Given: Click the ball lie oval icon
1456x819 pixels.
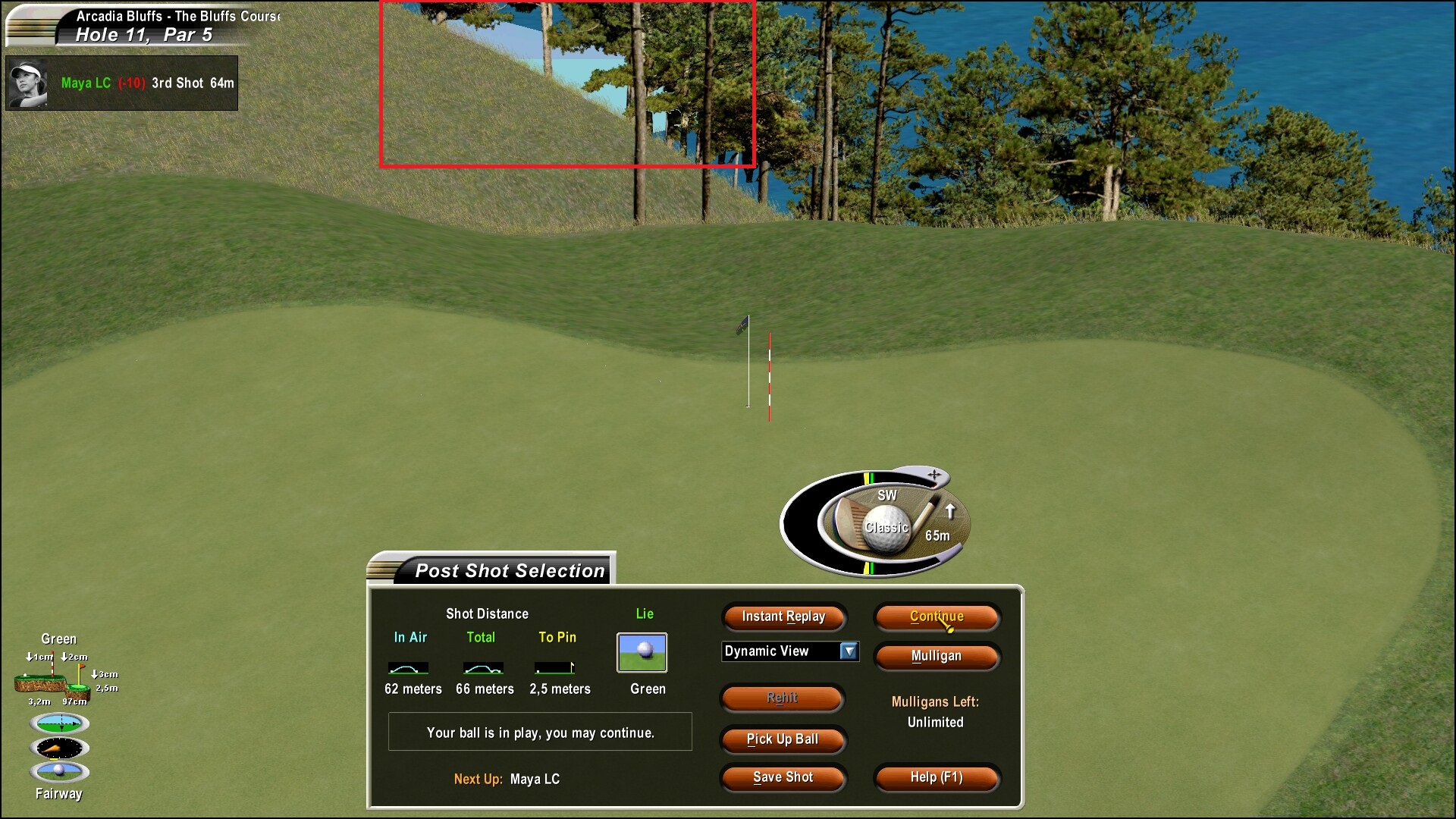Looking at the screenshot, I should (x=59, y=771).
